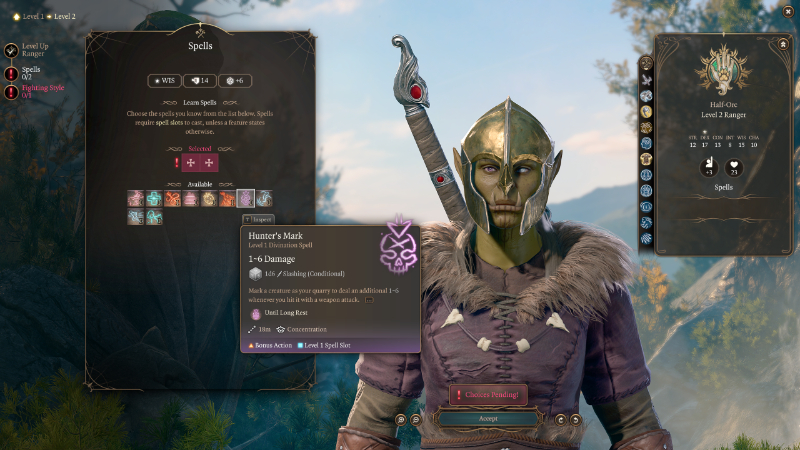The width and height of the screenshot is (800, 450).
Task: Open the Spells step in level-up list
Action: tap(31, 72)
